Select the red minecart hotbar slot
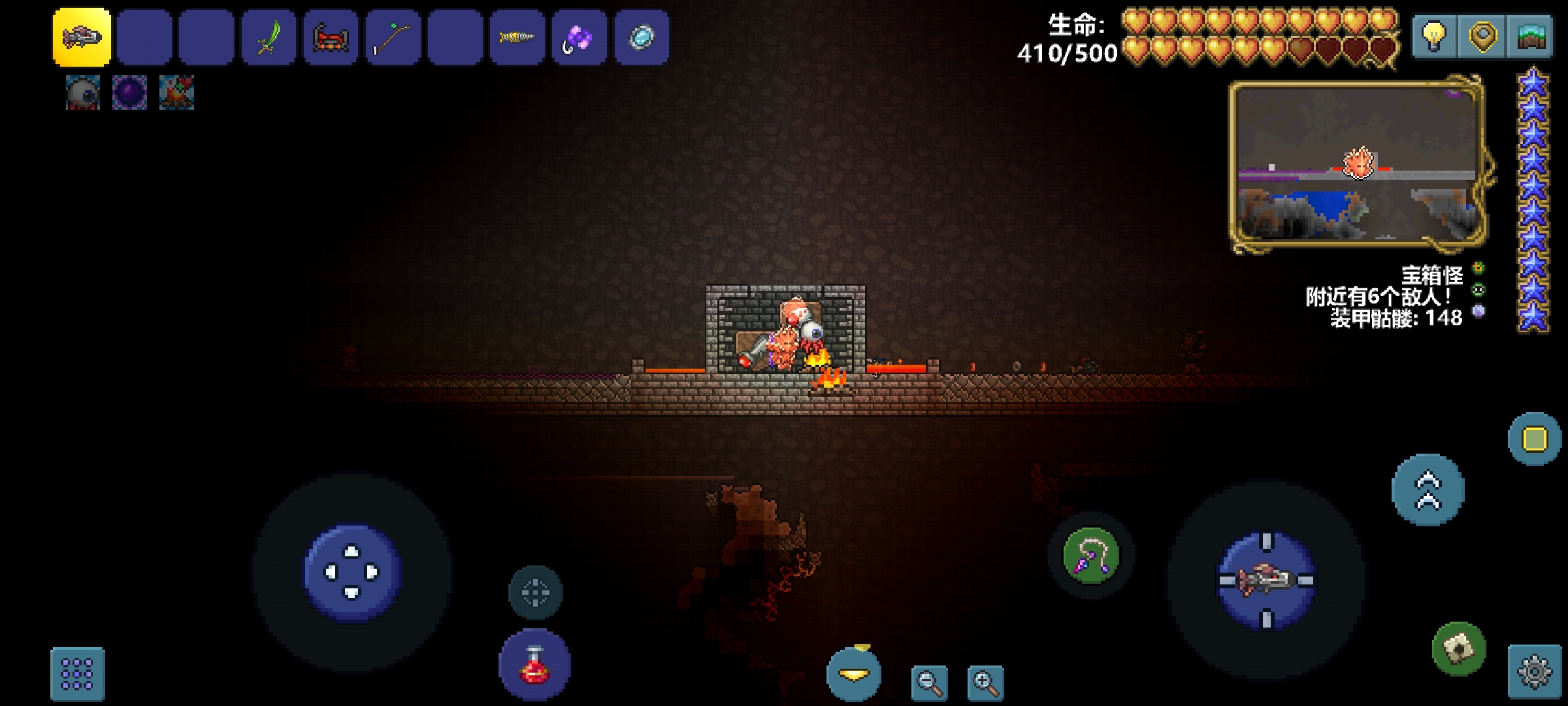1568x706 pixels. coord(331,37)
